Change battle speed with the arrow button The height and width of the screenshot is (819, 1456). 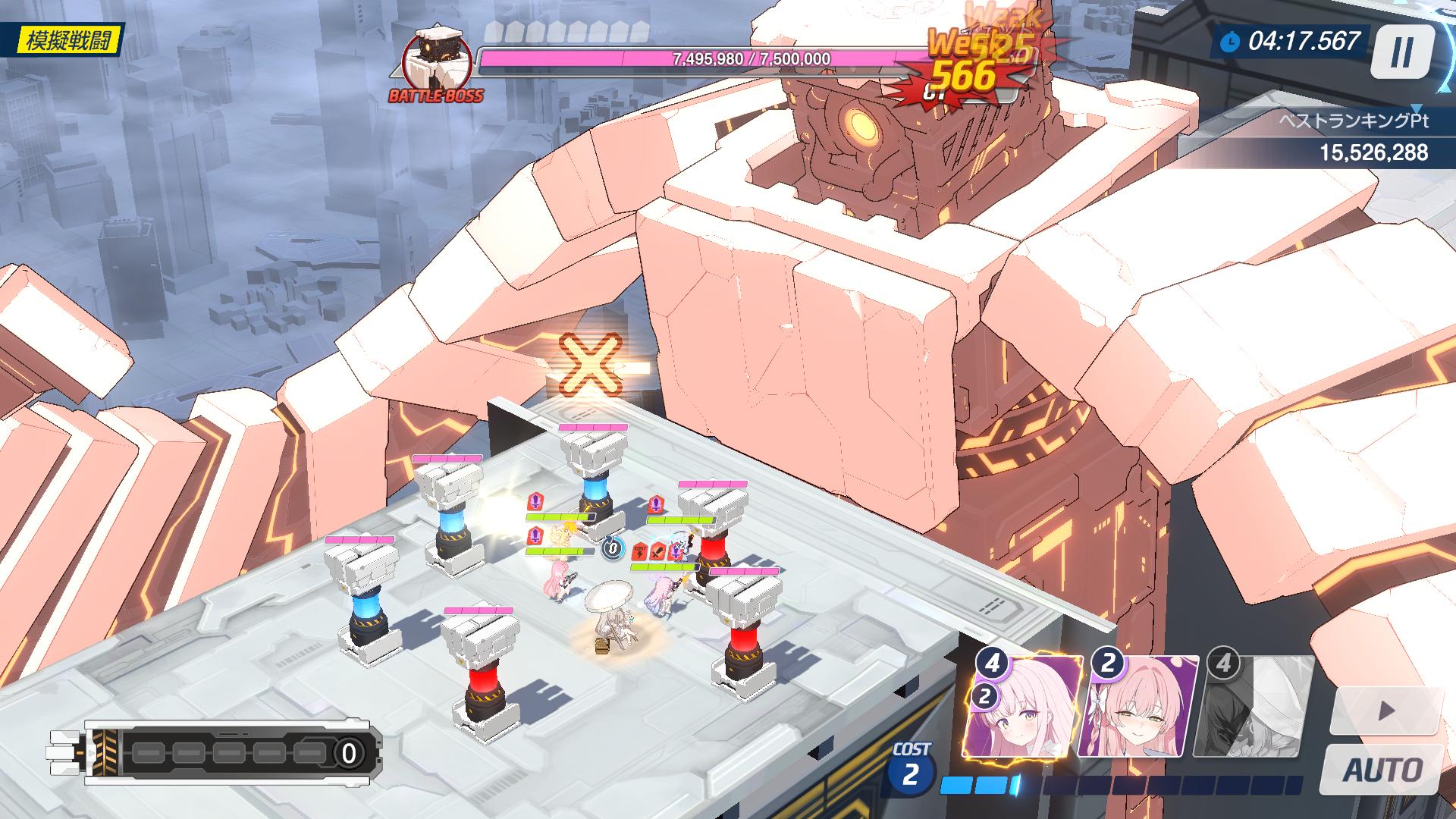1385,711
